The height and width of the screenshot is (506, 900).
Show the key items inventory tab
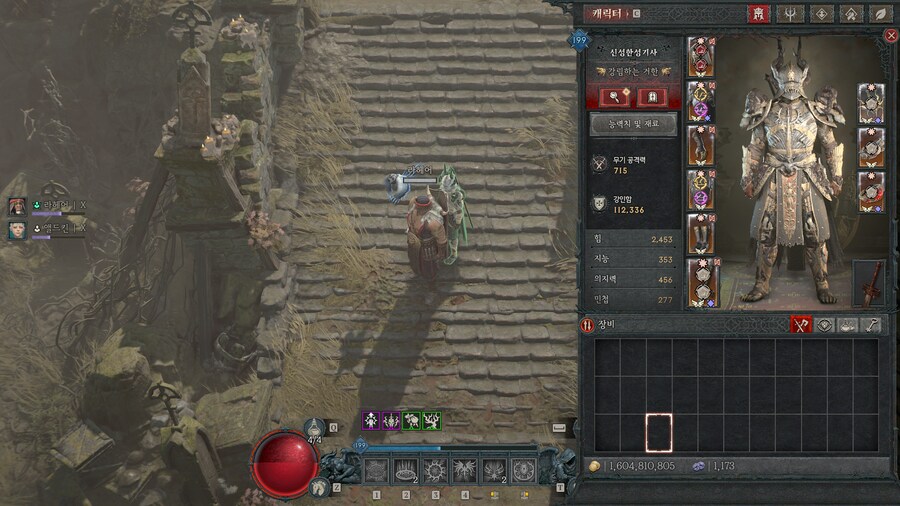873,325
